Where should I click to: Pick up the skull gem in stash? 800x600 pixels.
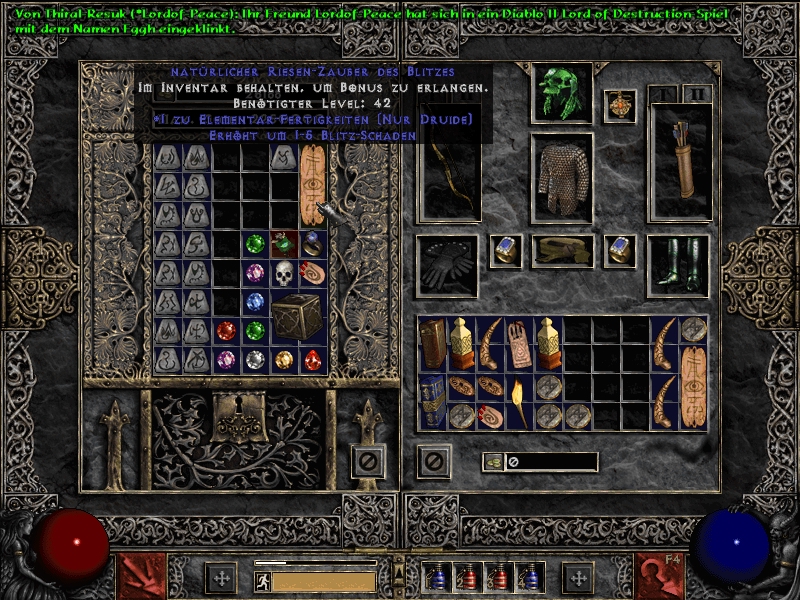point(284,273)
